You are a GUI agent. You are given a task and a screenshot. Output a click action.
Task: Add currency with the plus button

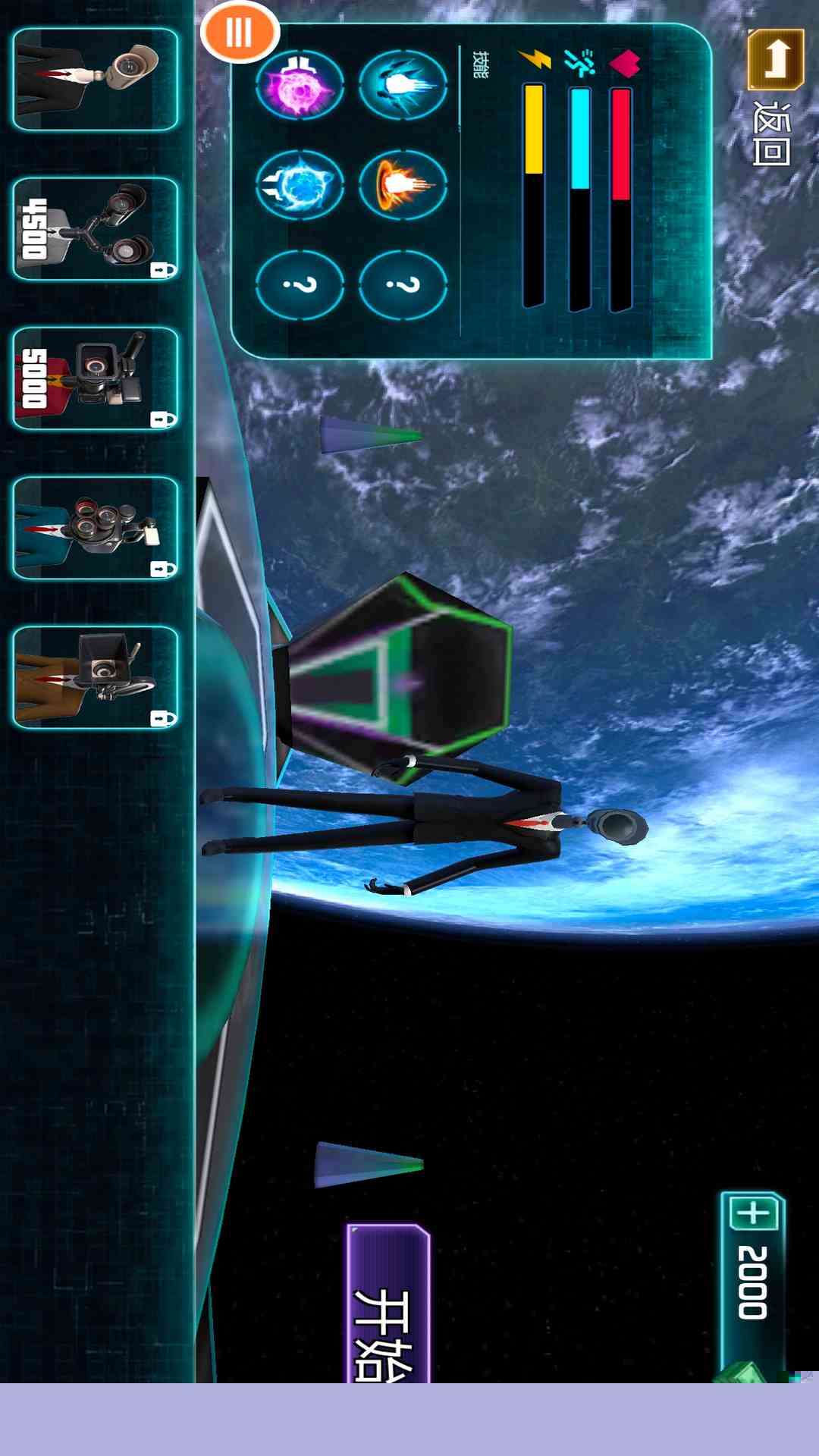pyautogui.click(x=754, y=1213)
